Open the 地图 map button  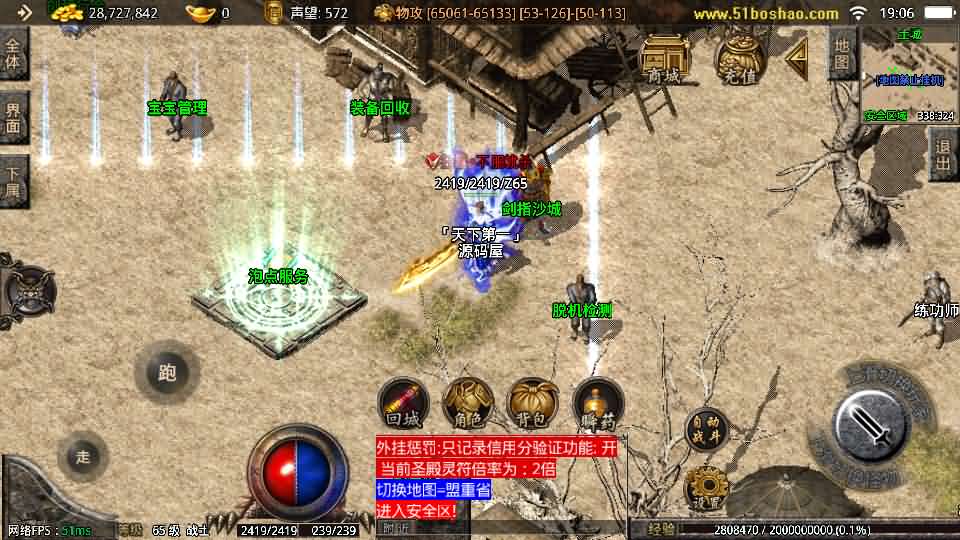[843, 53]
